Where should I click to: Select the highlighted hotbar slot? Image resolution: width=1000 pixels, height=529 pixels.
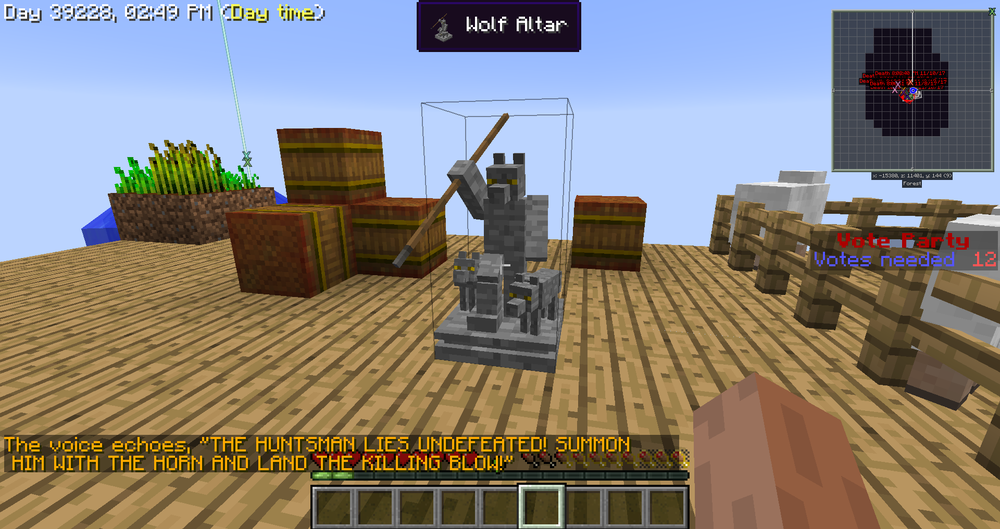(542, 506)
